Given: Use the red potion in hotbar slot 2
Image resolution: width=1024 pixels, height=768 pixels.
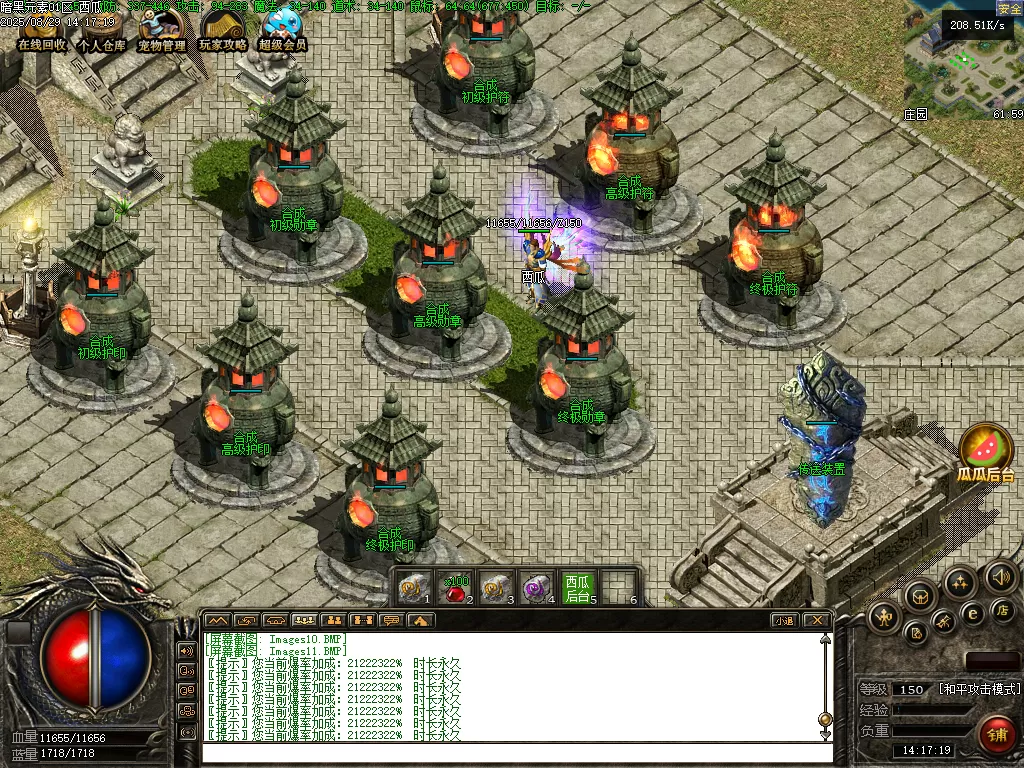Looking at the screenshot, I should [456, 588].
